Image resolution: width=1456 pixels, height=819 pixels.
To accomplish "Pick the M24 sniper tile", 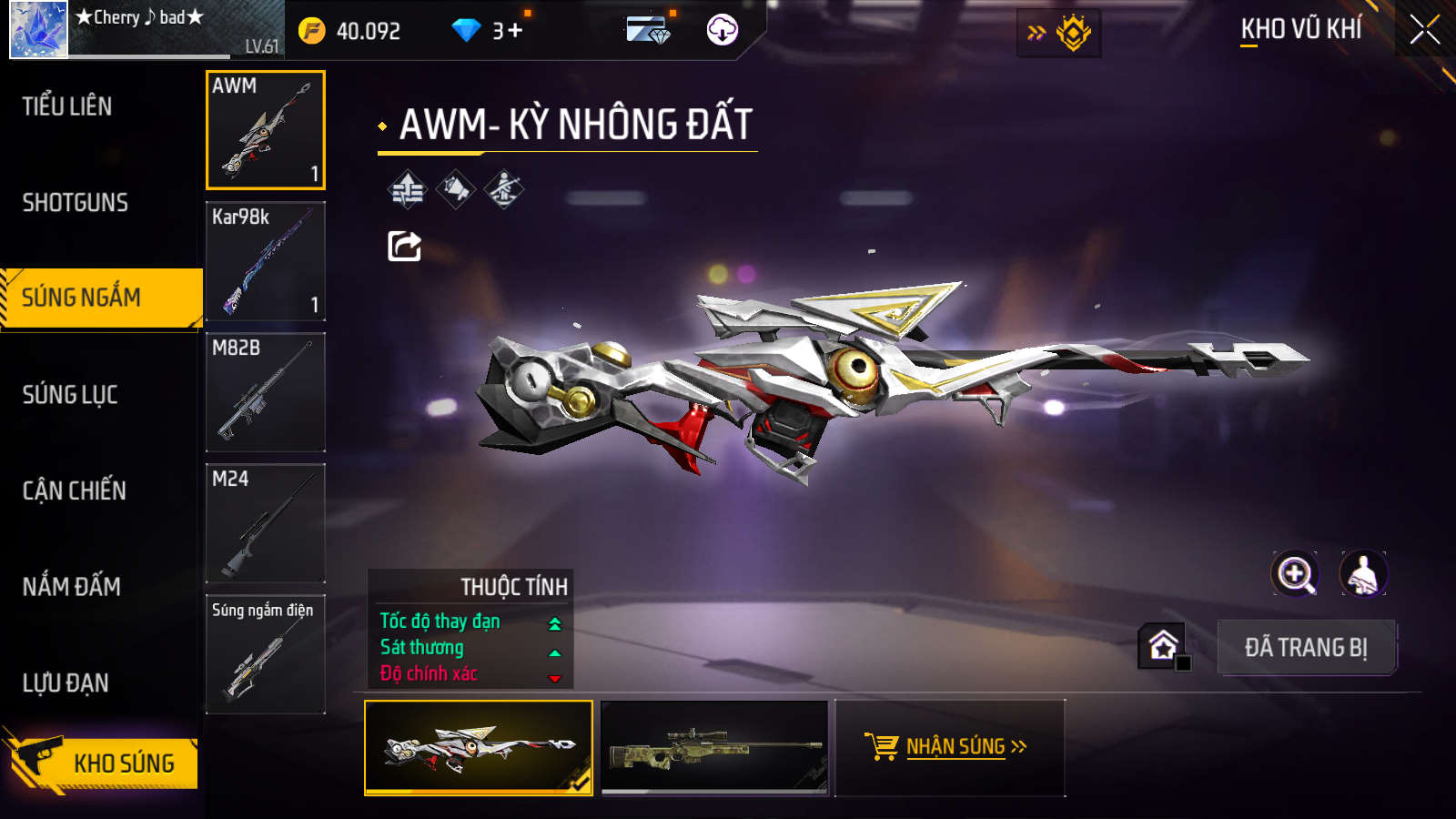I will 266,523.
